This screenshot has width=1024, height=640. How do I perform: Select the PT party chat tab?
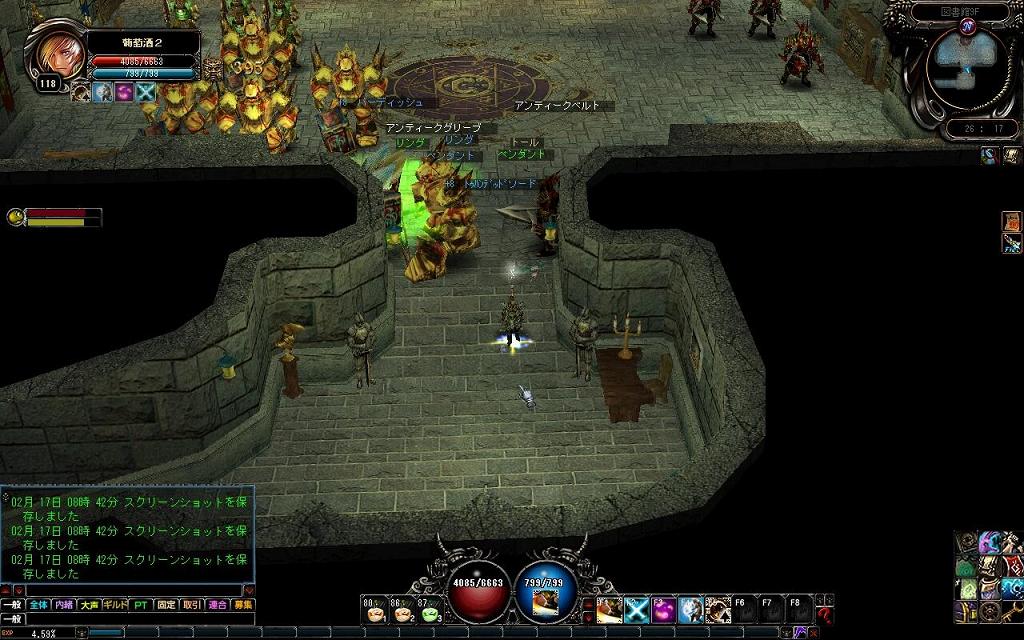pos(140,605)
